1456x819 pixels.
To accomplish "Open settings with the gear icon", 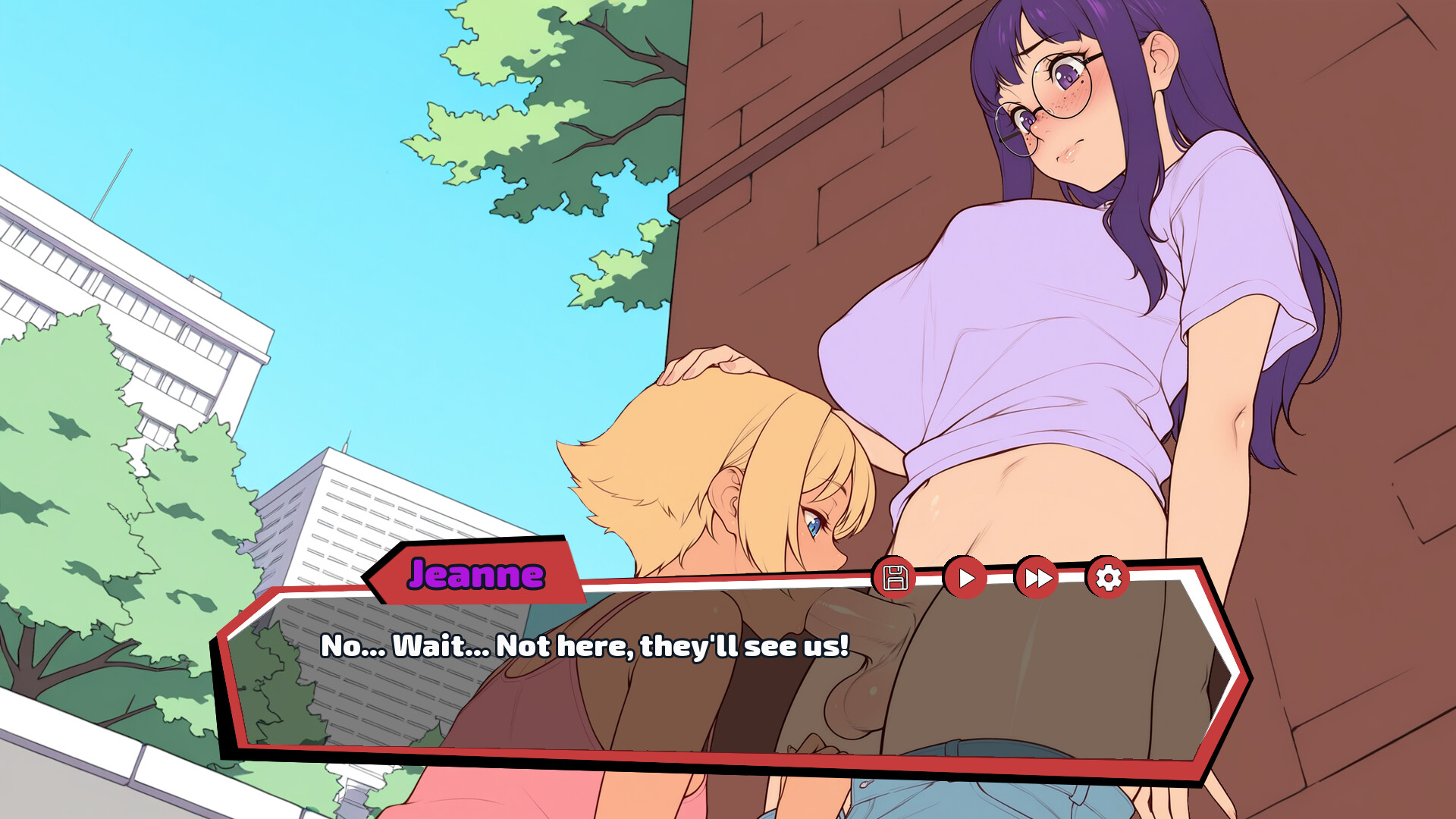I will point(1108,578).
